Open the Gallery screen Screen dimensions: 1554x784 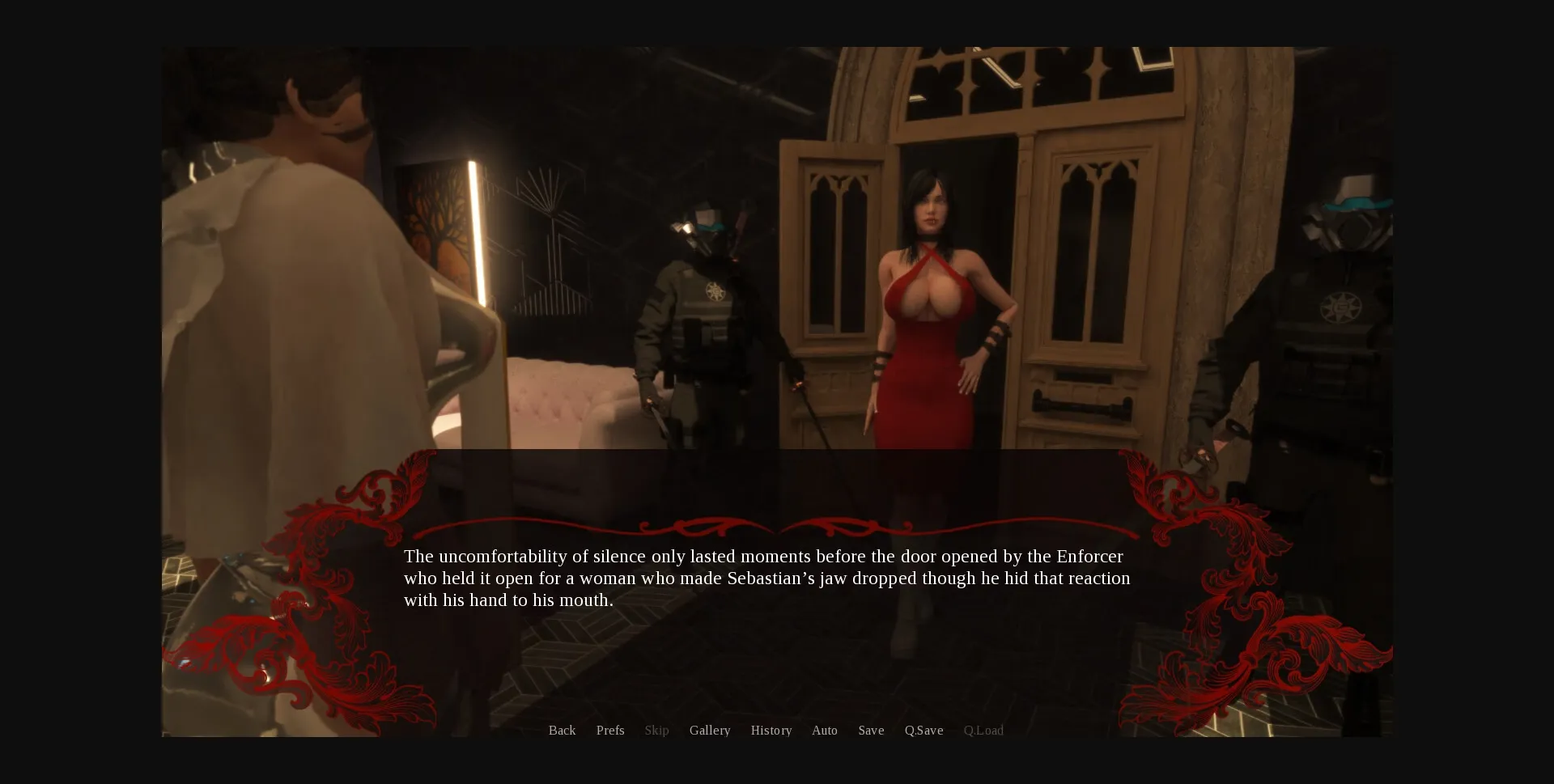(709, 730)
